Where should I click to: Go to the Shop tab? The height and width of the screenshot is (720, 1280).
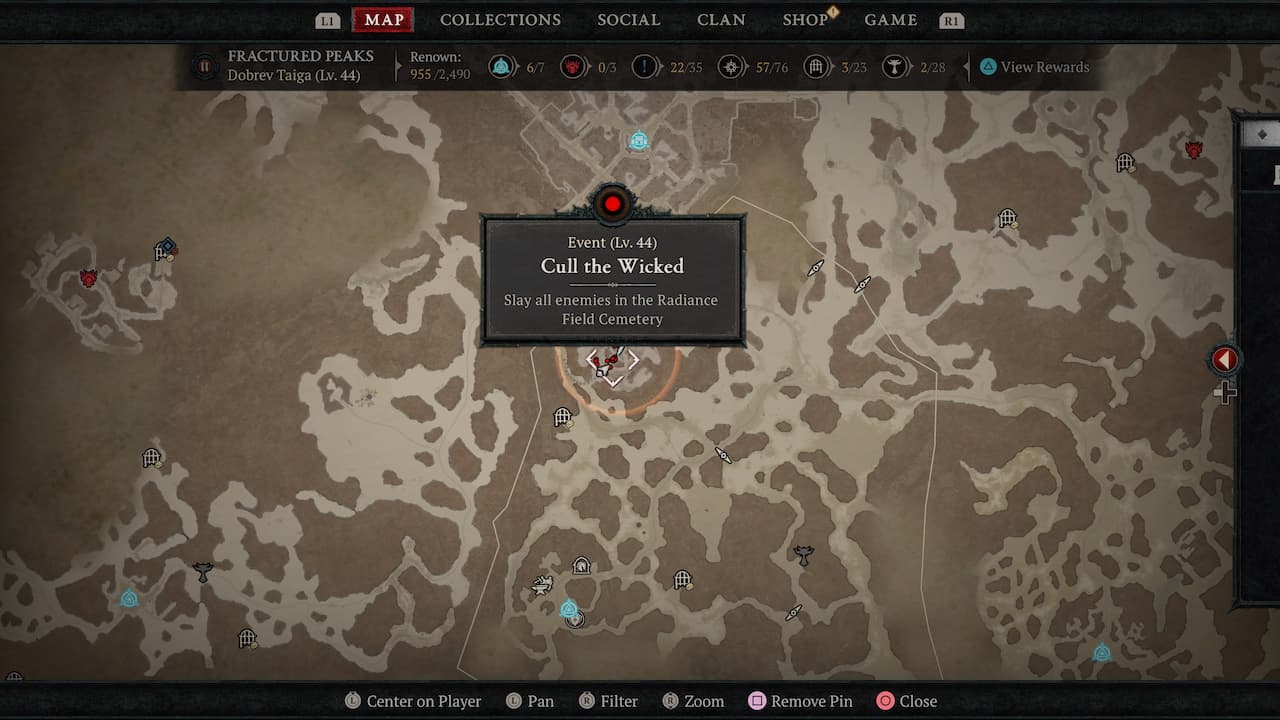pos(805,20)
